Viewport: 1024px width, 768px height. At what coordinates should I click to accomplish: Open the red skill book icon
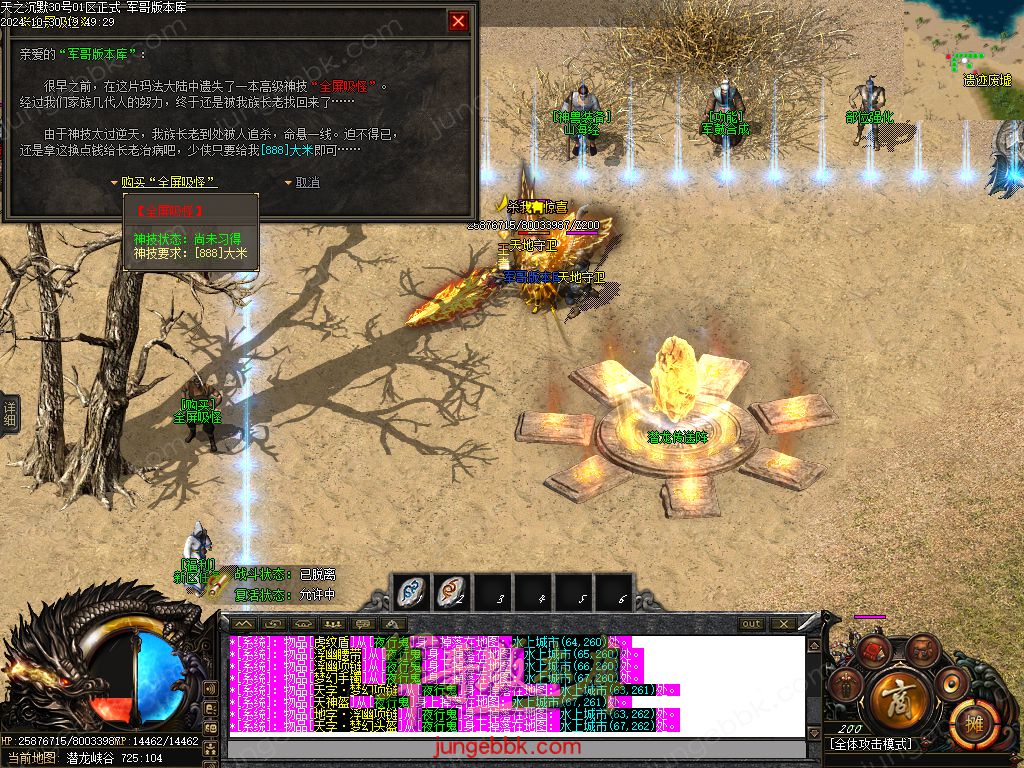click(875, 652)
